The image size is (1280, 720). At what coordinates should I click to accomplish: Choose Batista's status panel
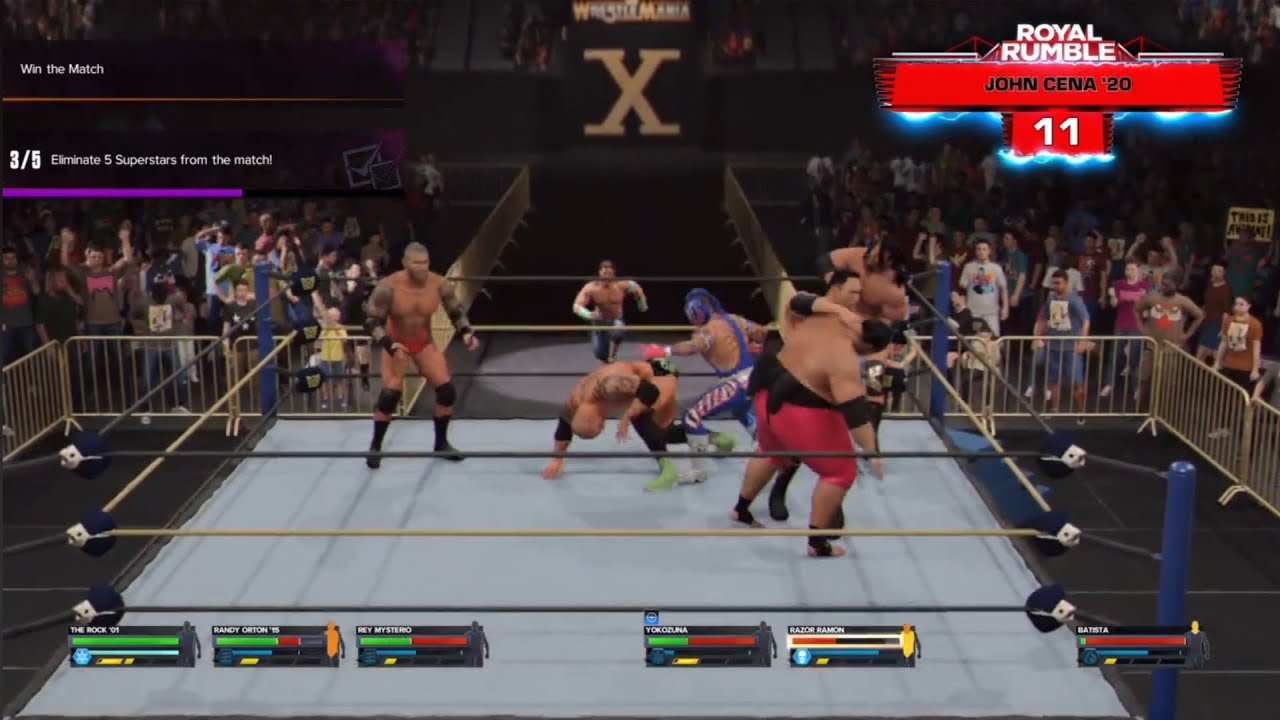point(1141,646)
